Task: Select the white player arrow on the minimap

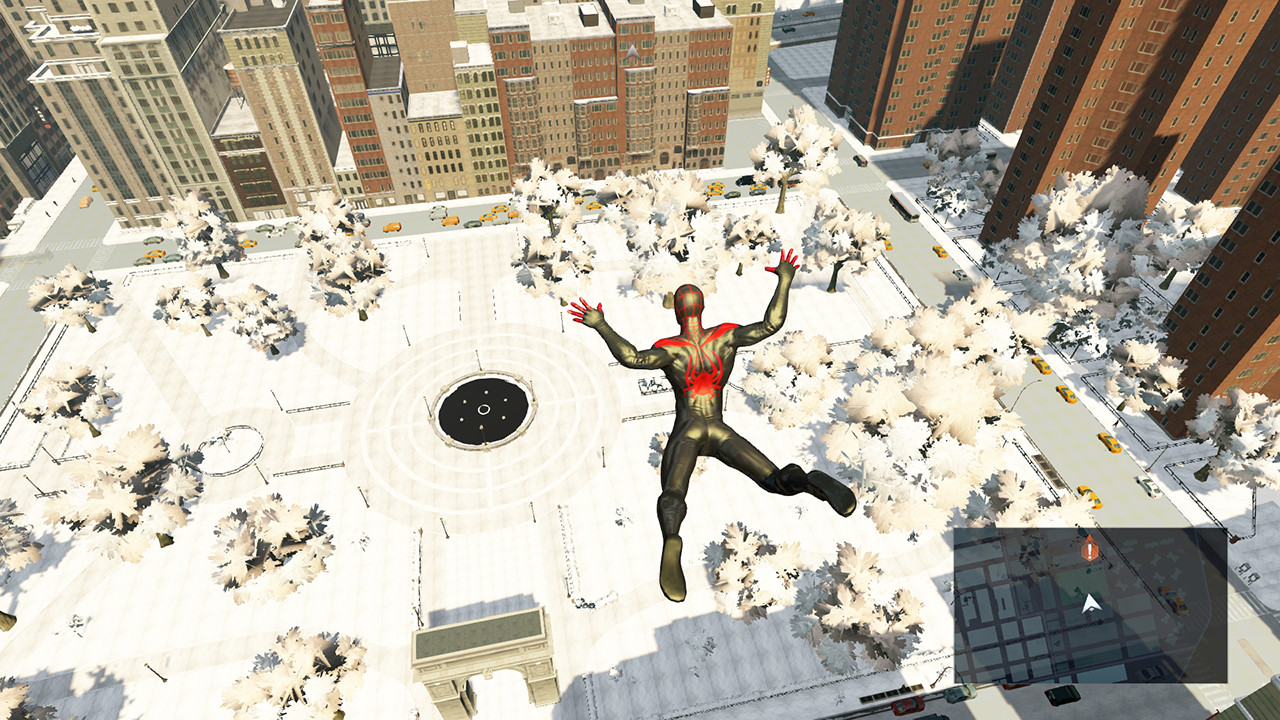Action: click(x=1092, y=605)
